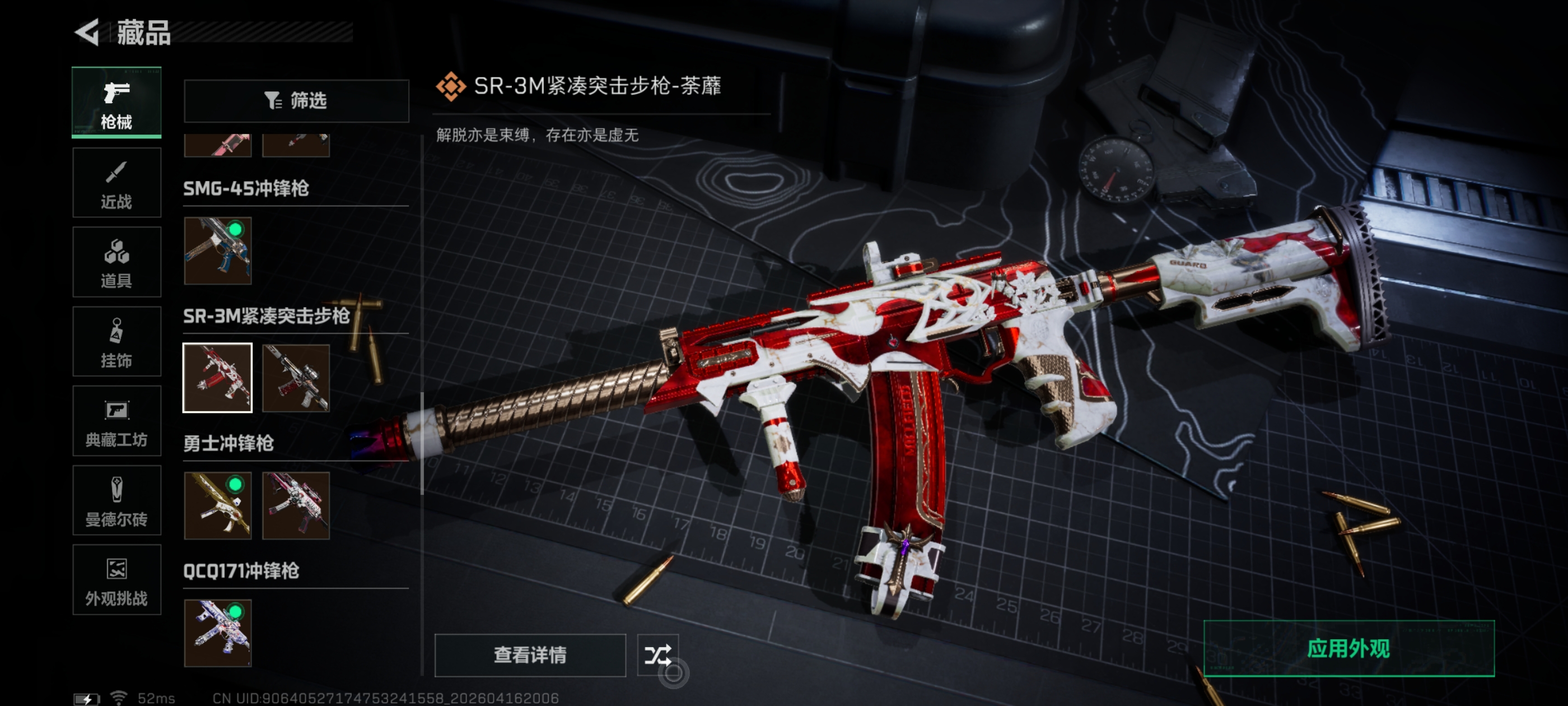The image size is (1568, 706).
Task: Click 查看详情 to view details
Action: tap(530, 655)
